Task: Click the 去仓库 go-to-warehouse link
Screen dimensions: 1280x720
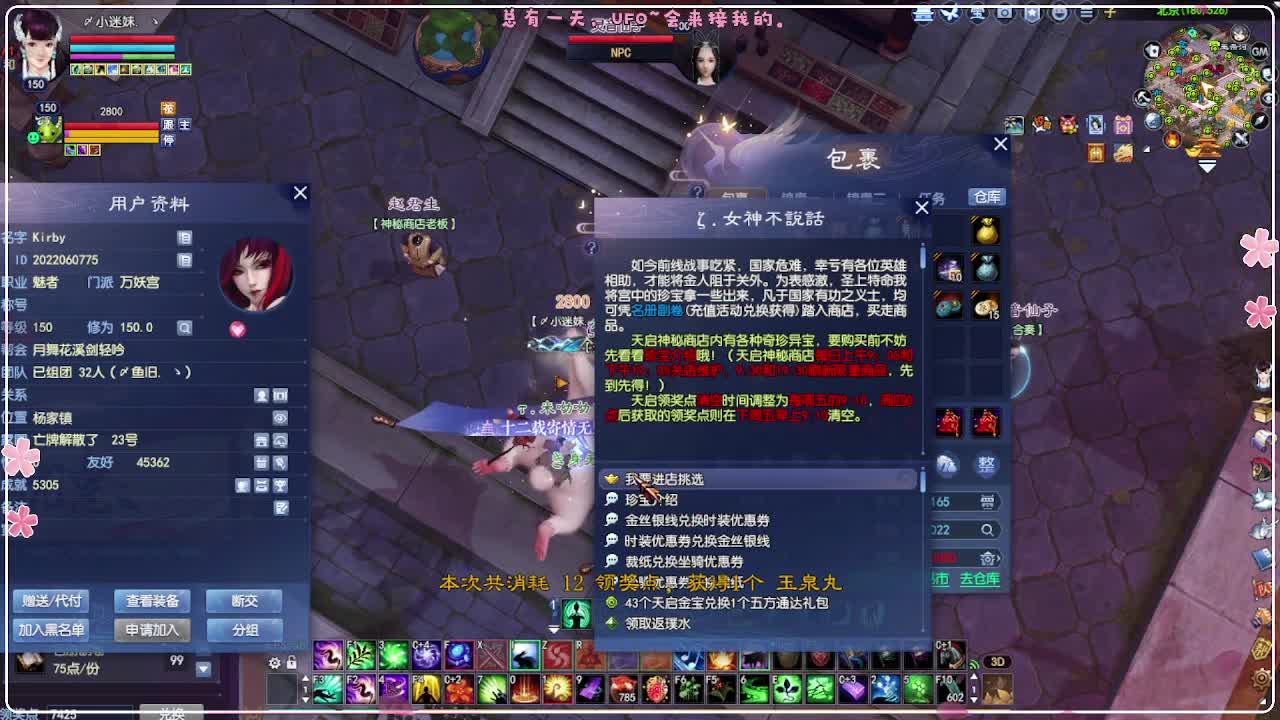Action: click(x=980, y=579)
